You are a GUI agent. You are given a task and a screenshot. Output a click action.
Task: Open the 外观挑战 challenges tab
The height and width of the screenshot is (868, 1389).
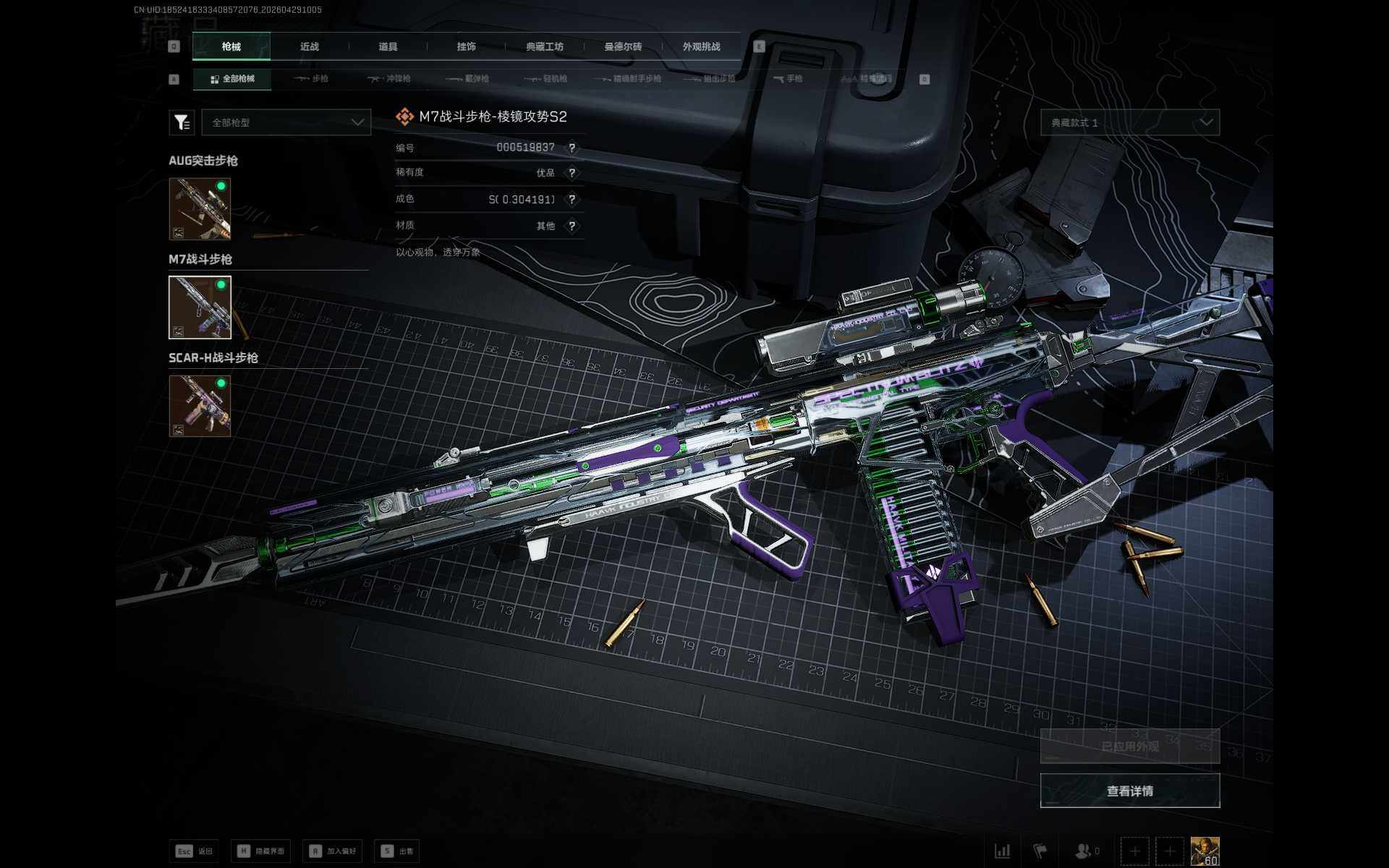[x=701, y=46]
